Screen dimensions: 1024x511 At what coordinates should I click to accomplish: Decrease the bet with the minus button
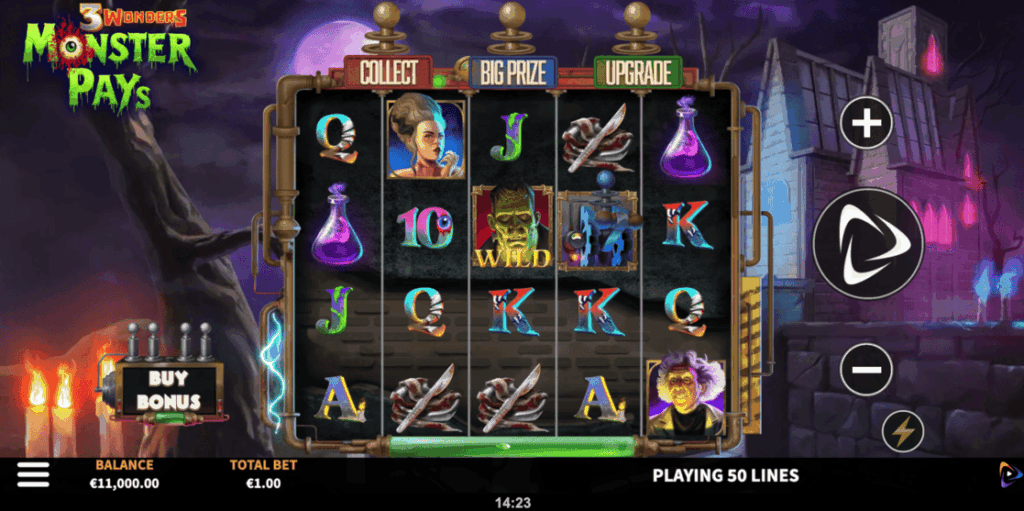(x=866, y=371)
